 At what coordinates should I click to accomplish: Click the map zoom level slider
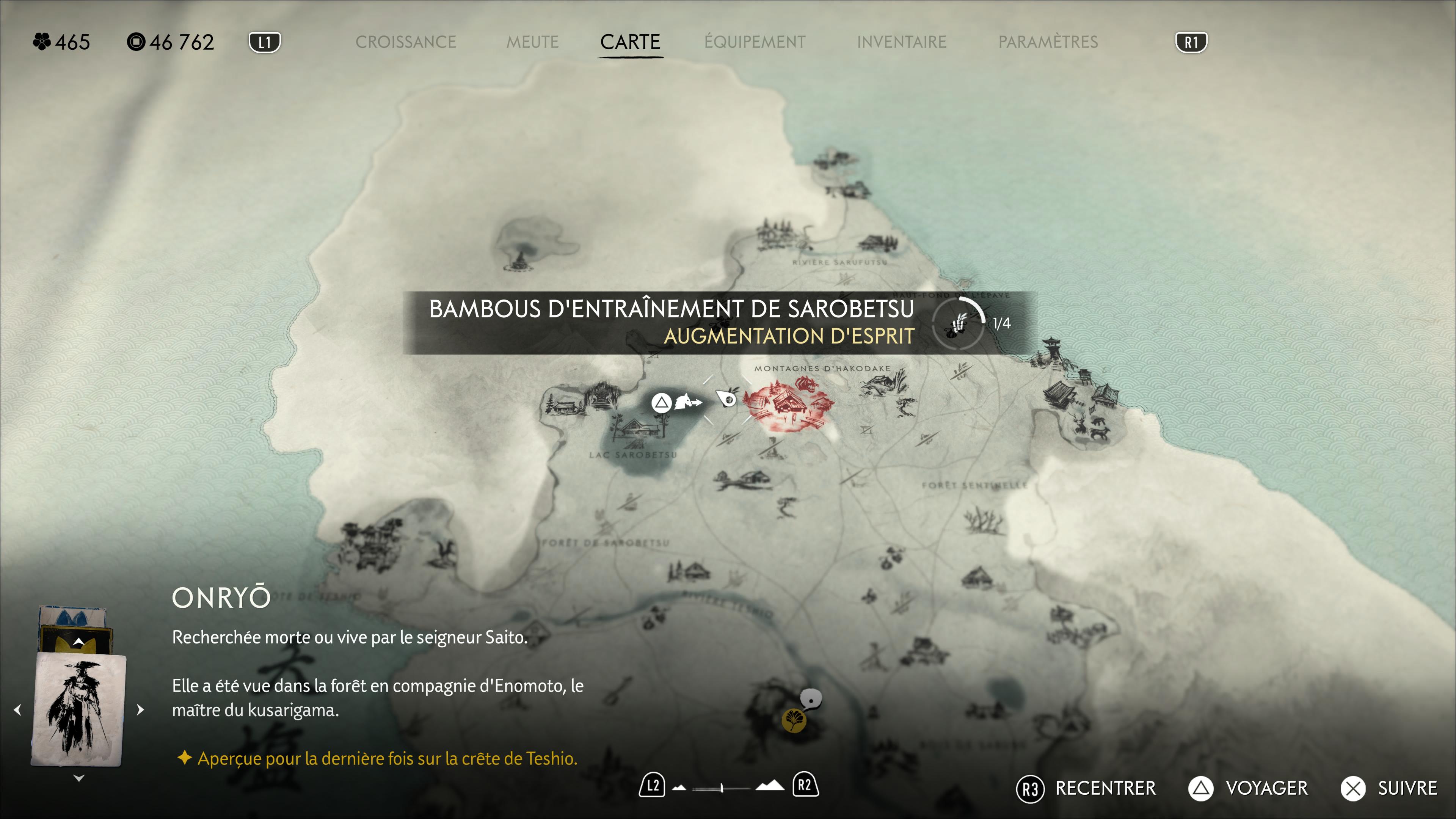[722, 787]
